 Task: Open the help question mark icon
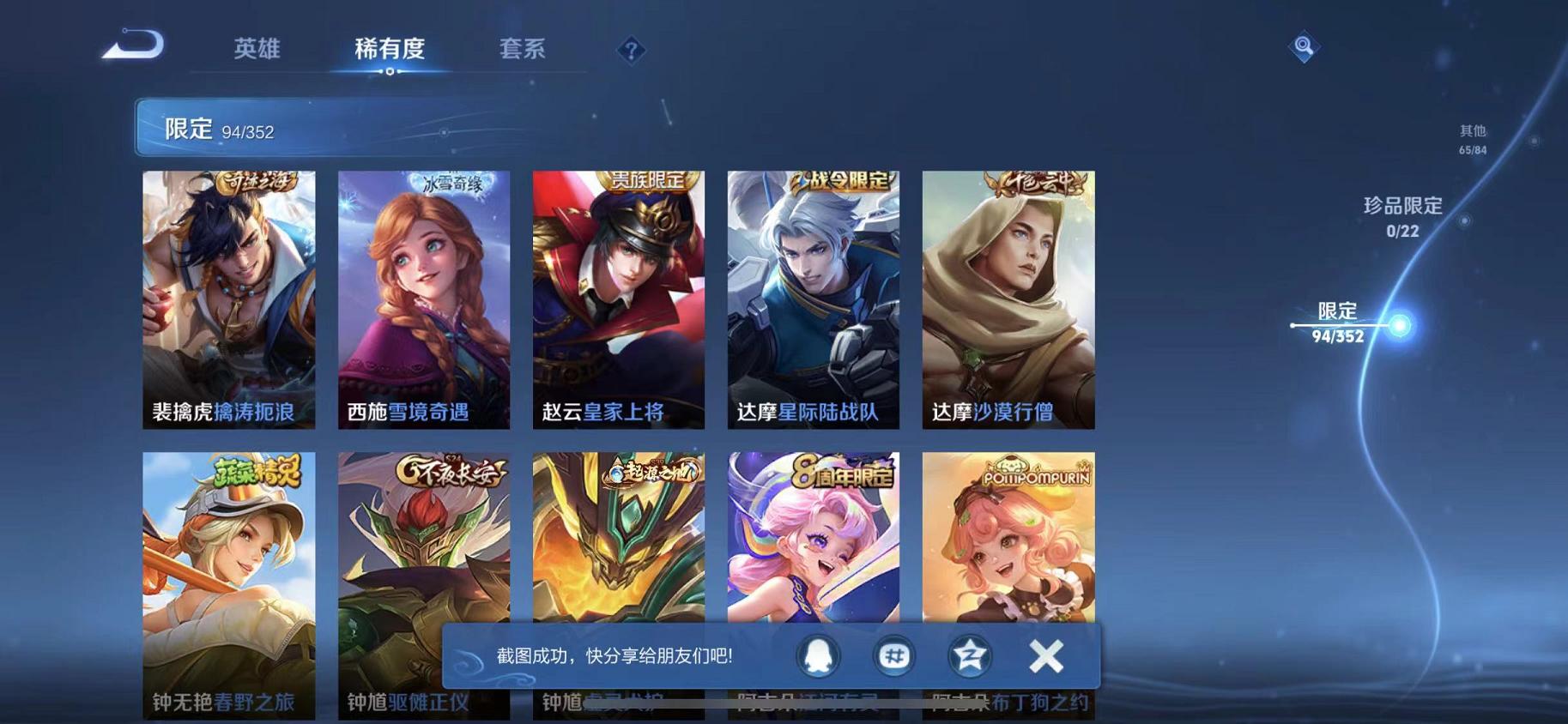(x=631, y=51)
